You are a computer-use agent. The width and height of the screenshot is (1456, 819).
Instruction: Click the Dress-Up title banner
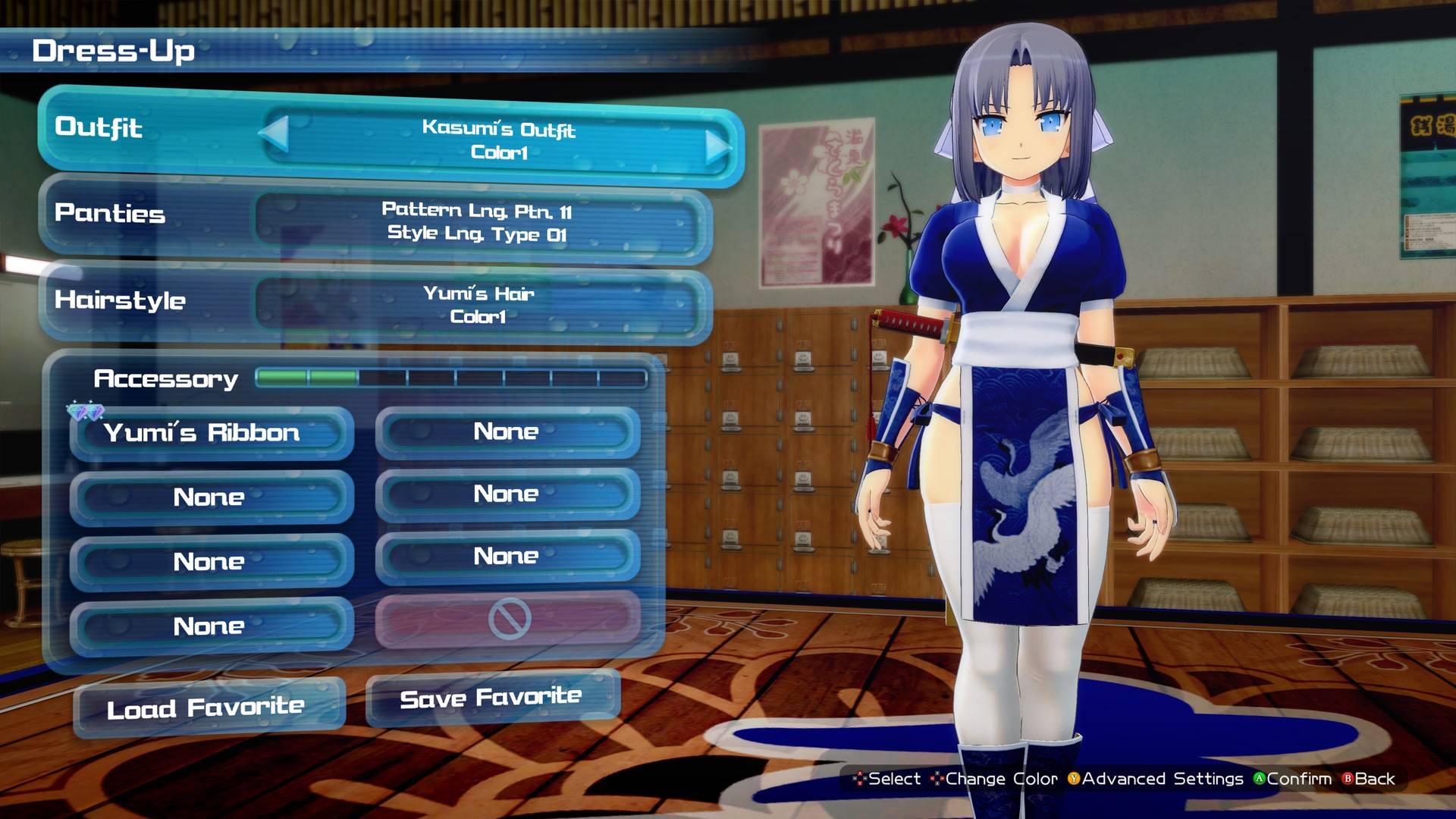(114, 52)
